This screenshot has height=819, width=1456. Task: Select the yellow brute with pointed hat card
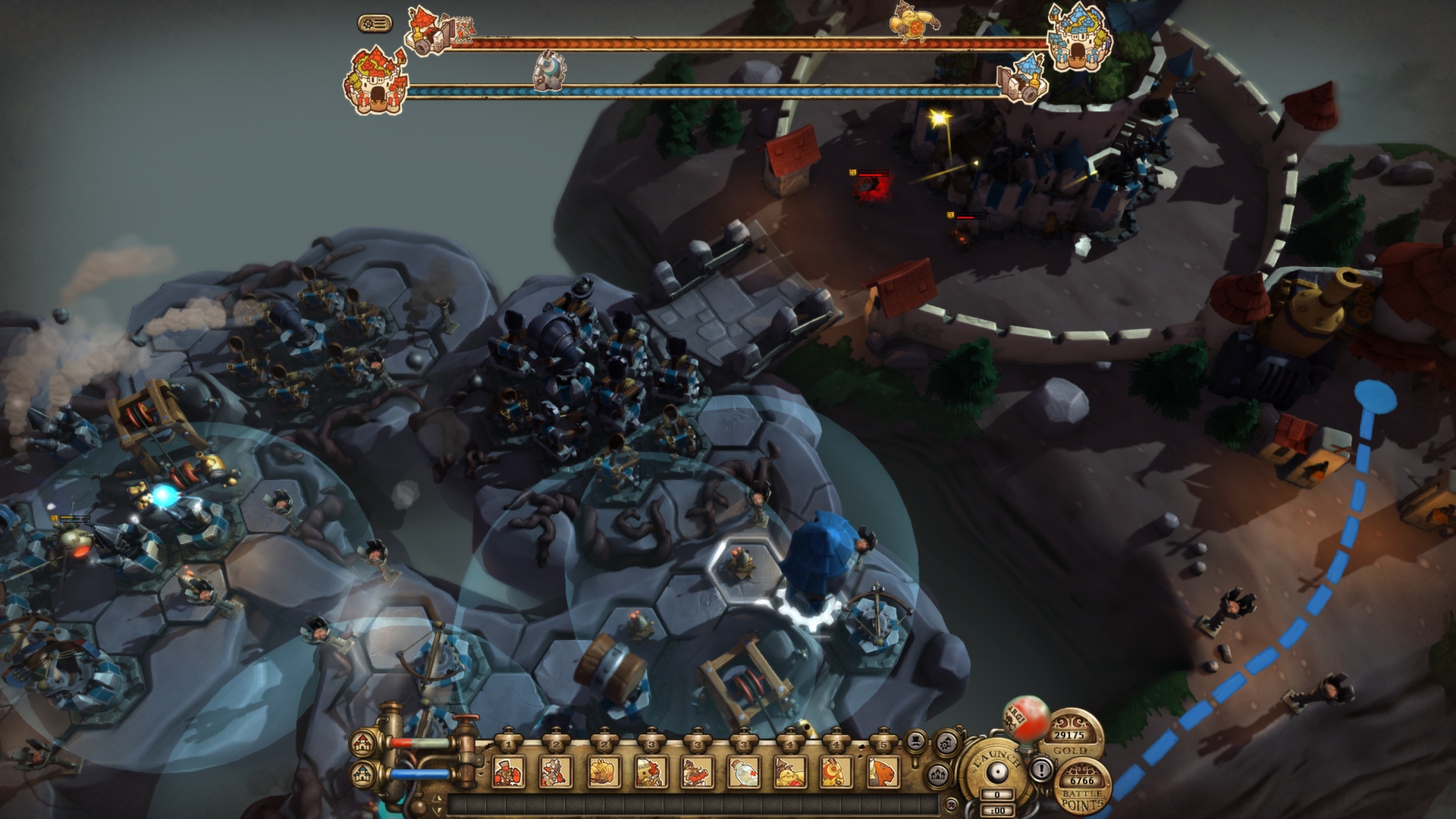pyautogui.click(x=791, y=772)
